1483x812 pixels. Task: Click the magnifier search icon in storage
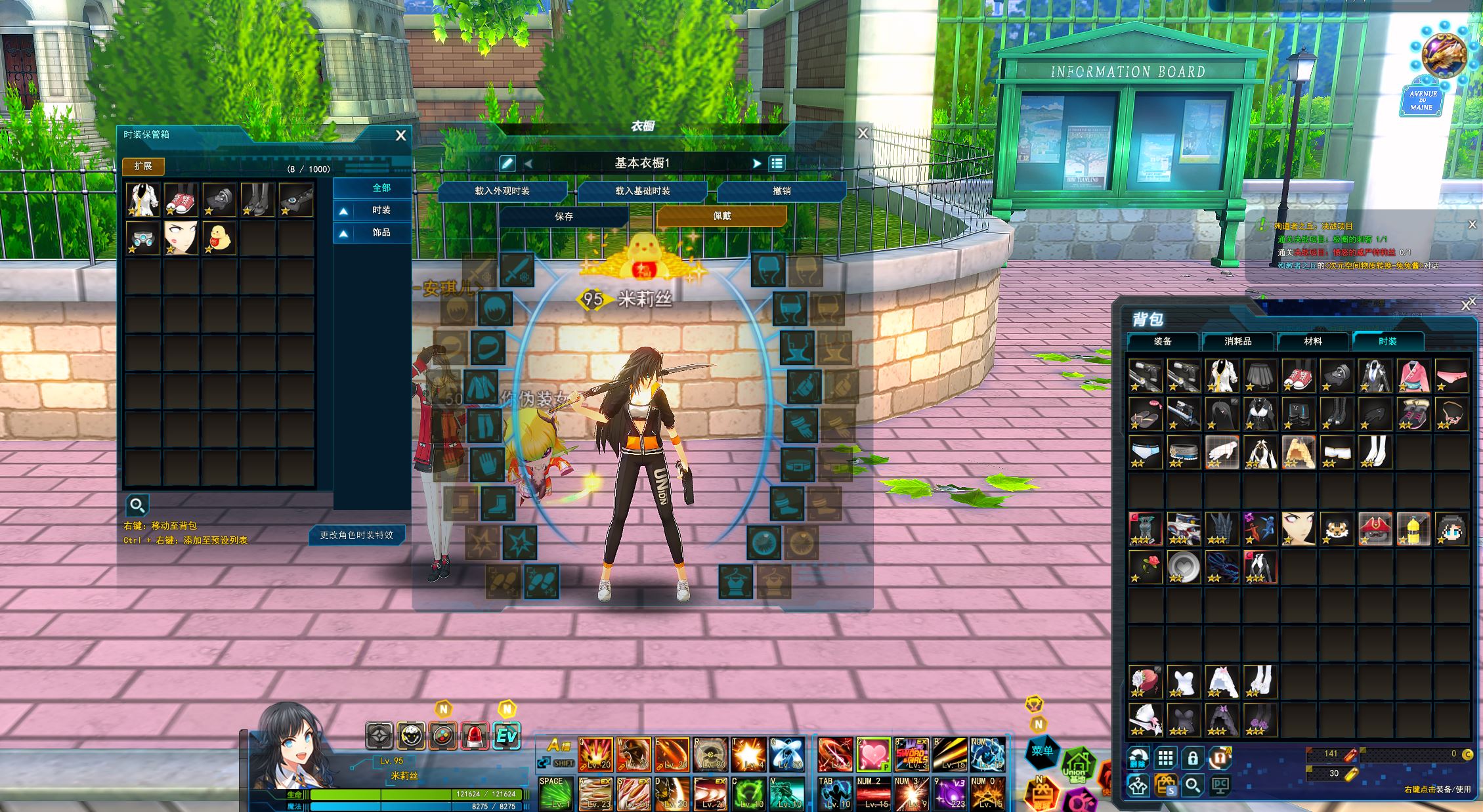click(137, 505)
